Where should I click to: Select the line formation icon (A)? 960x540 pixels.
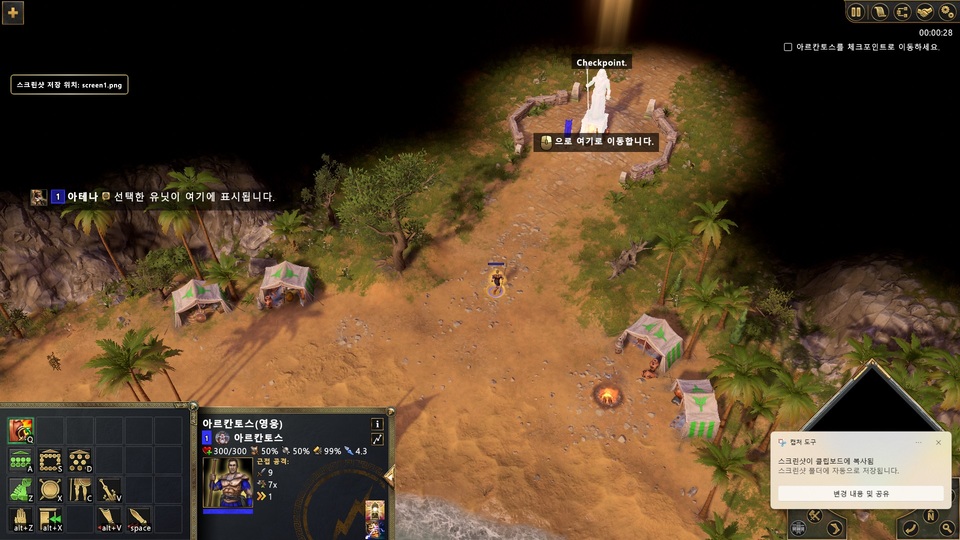click(21, 461)
